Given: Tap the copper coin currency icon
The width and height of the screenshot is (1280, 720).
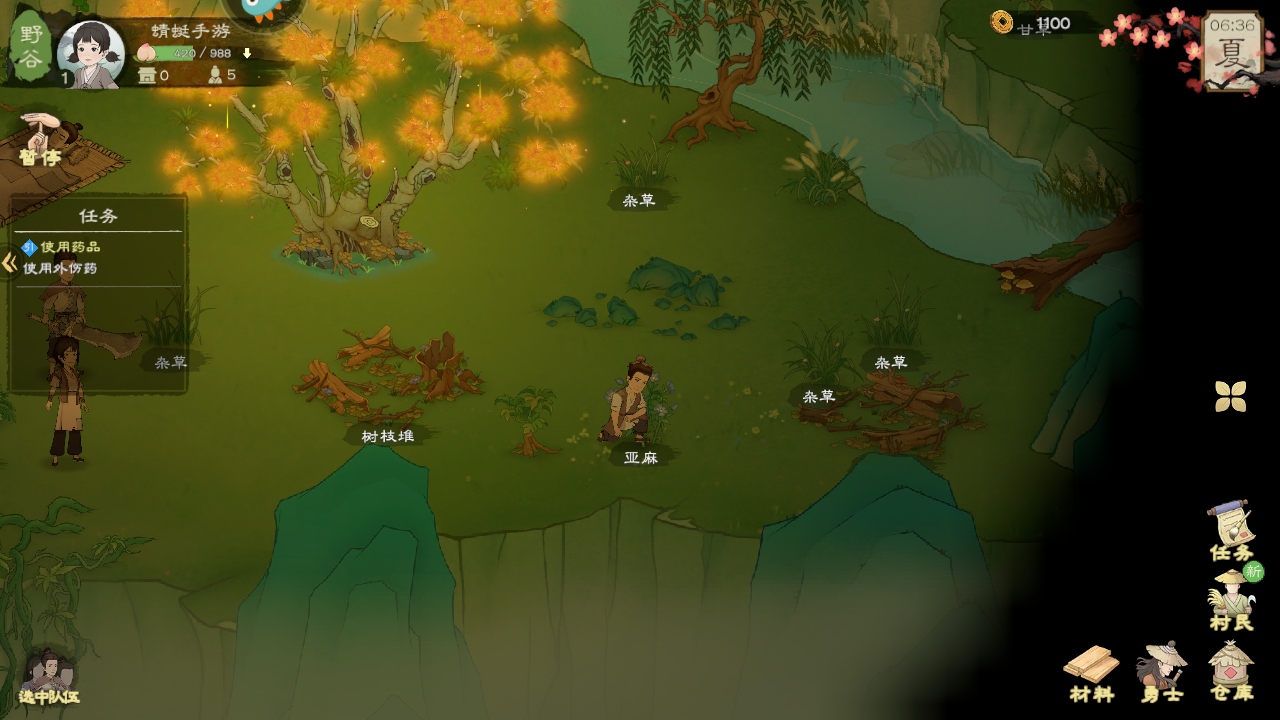Looking at the screenshot, I should pyautogui.click(x=1002, y=22).
